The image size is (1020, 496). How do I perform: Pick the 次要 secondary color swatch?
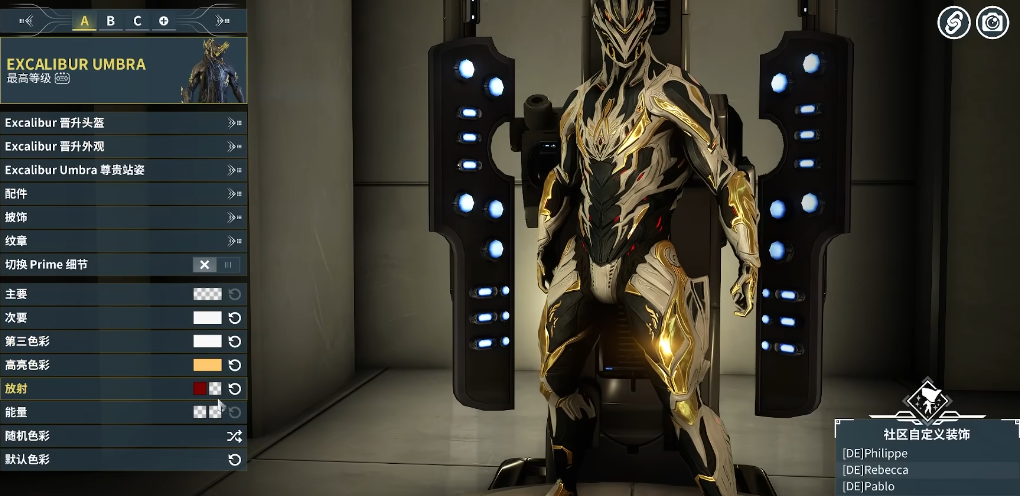207,318
